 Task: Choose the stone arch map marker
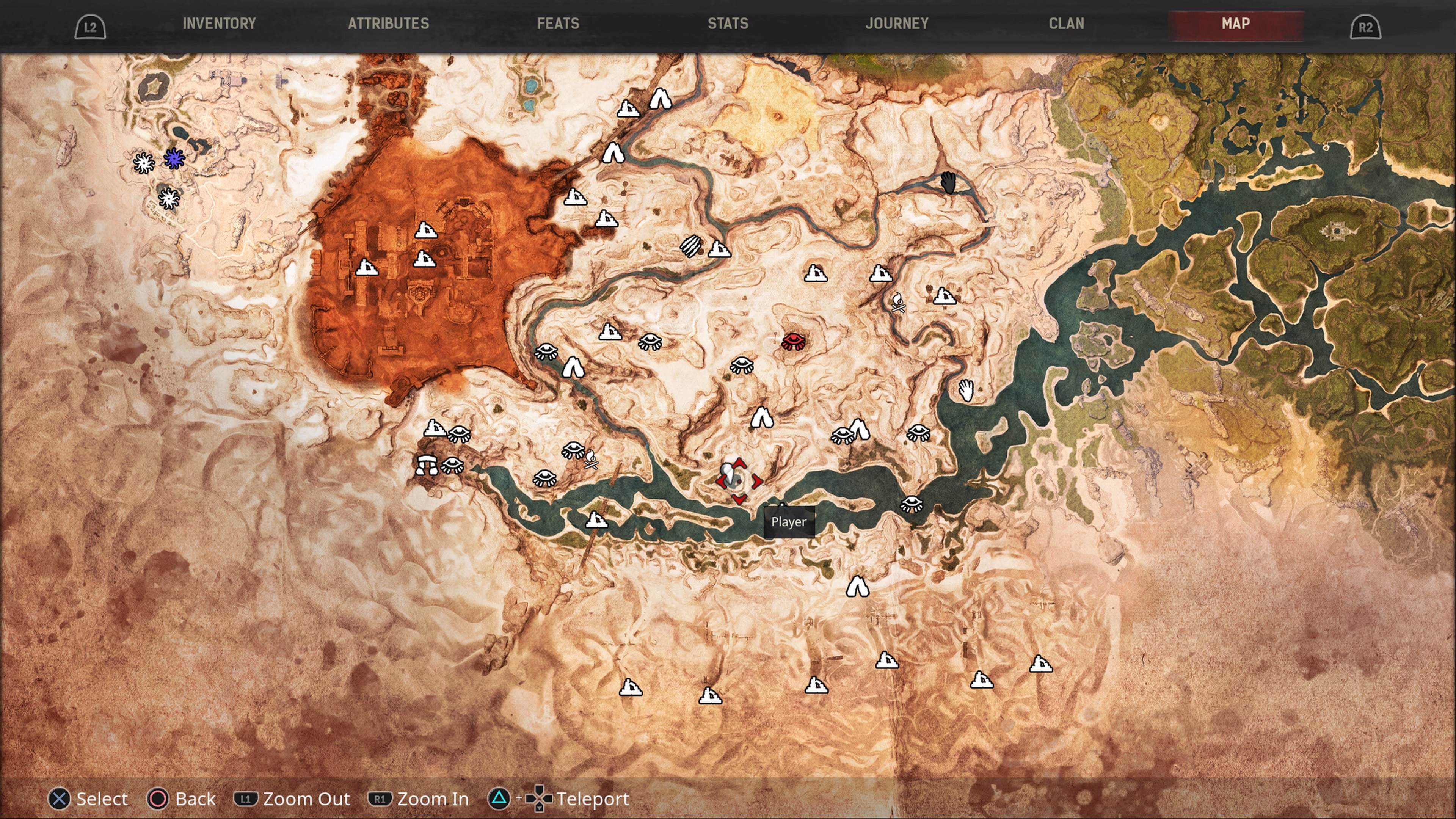[x=427, y=464]
